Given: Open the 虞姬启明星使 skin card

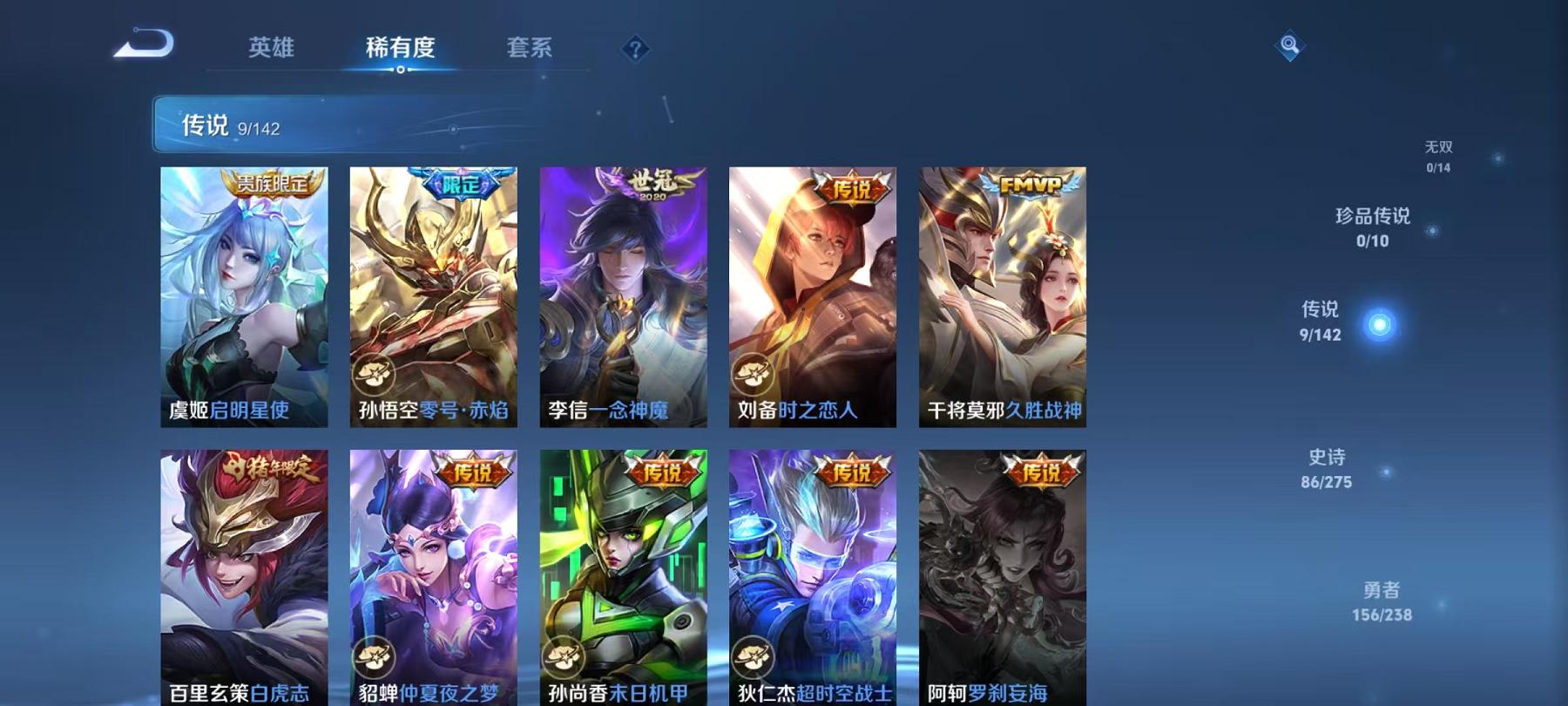Looking at the screenshot, I should click(247, 296).
